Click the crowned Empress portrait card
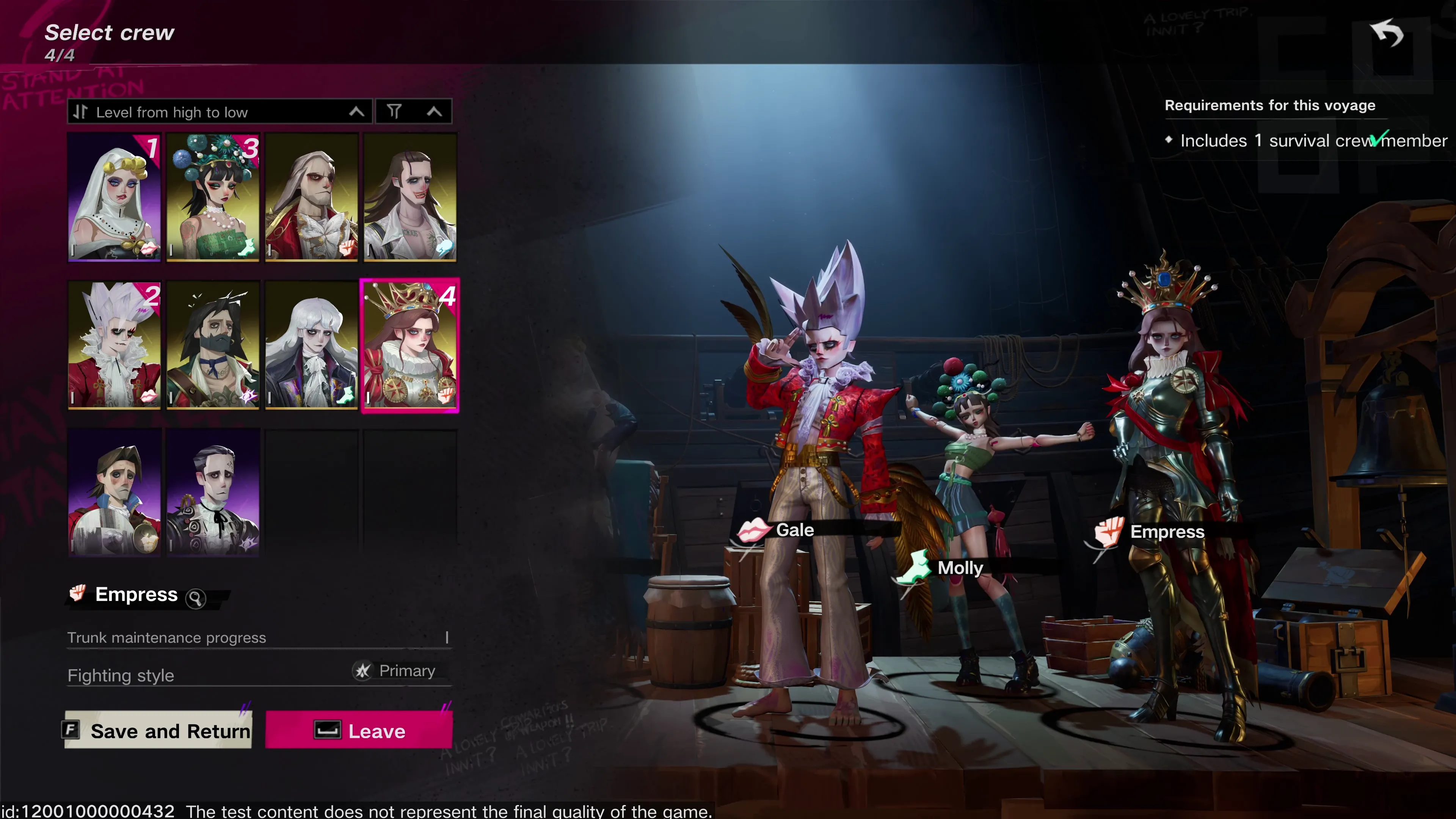 (x=410, y=345)
